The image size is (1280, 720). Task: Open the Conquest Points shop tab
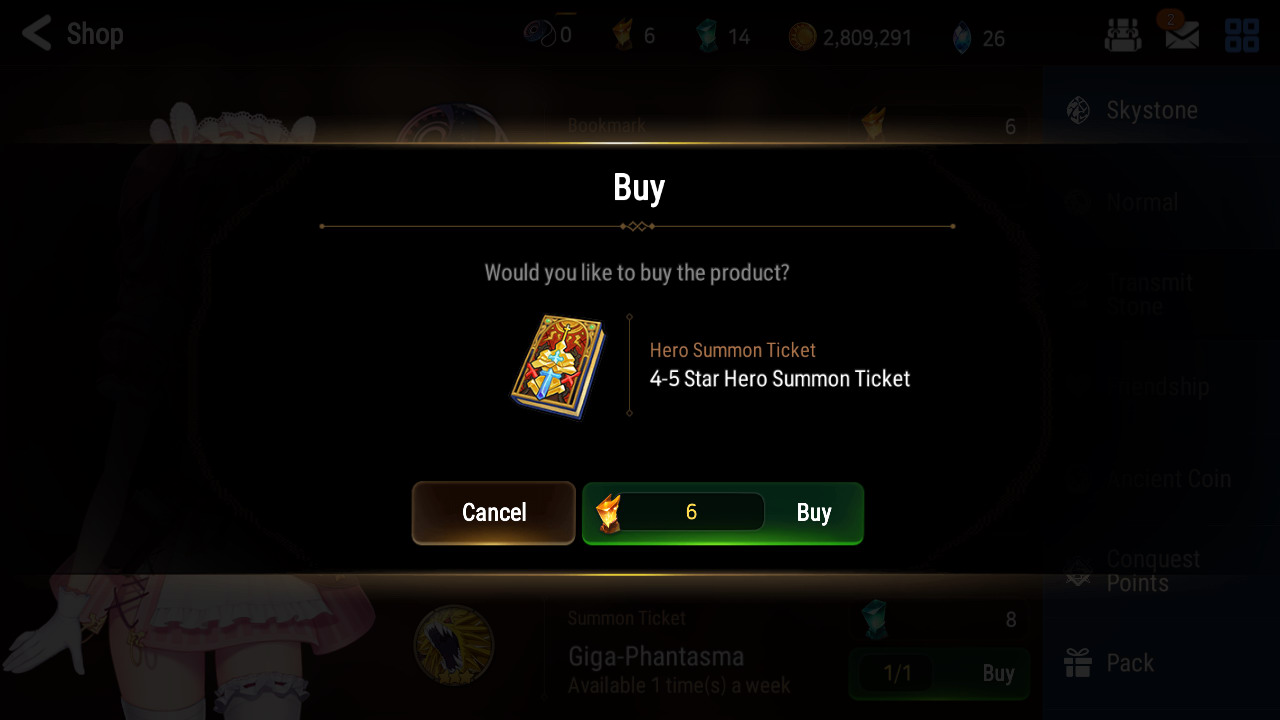[x=1150, y=571]
